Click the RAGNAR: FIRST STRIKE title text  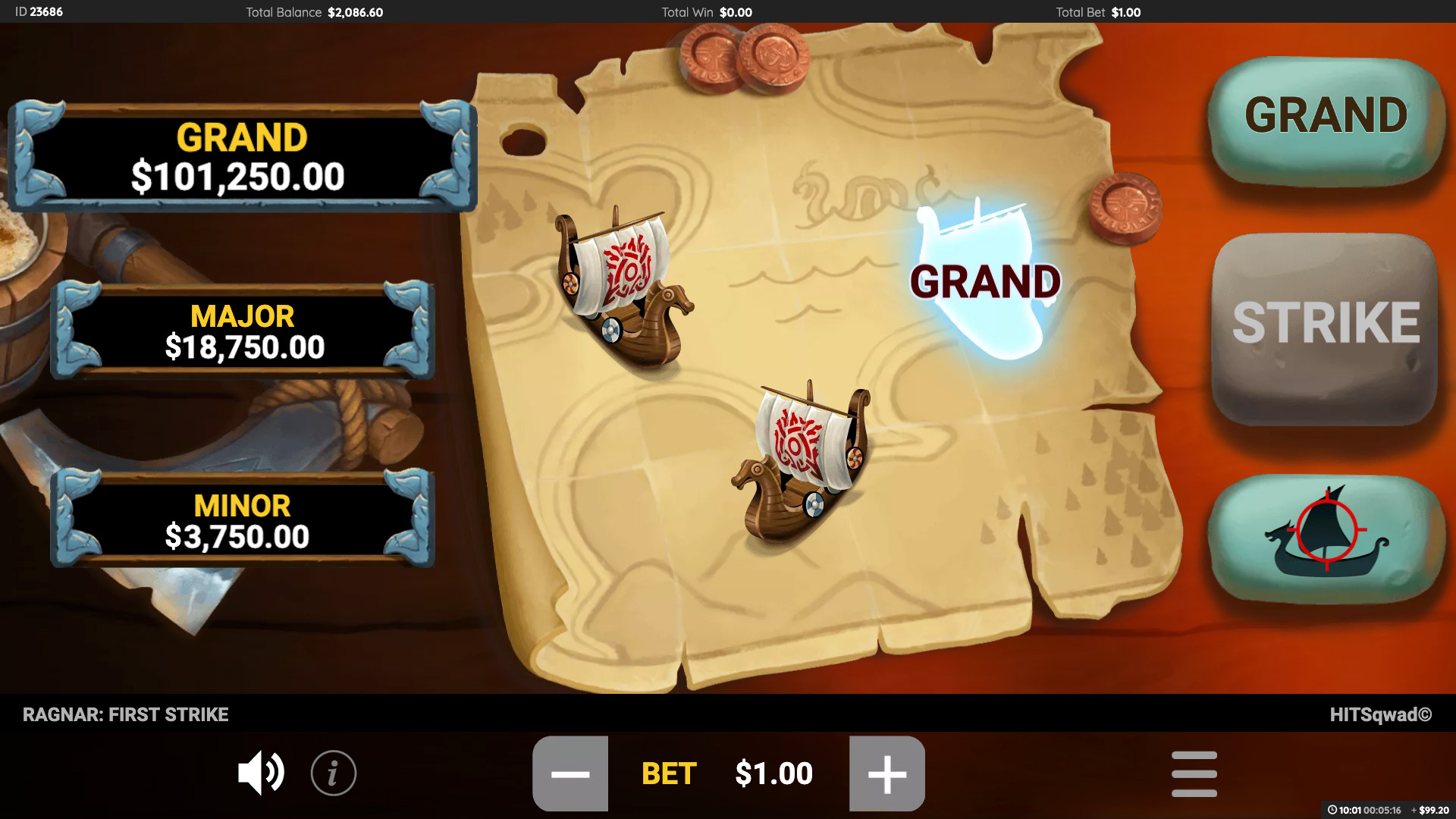pyautogui.click(x=126, y=714)
